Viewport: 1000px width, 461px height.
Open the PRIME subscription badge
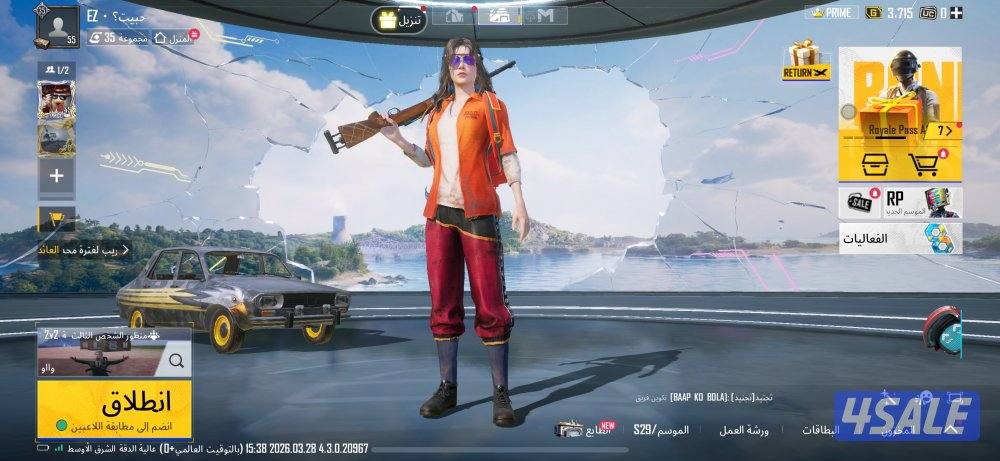click(x=832, y=13)
